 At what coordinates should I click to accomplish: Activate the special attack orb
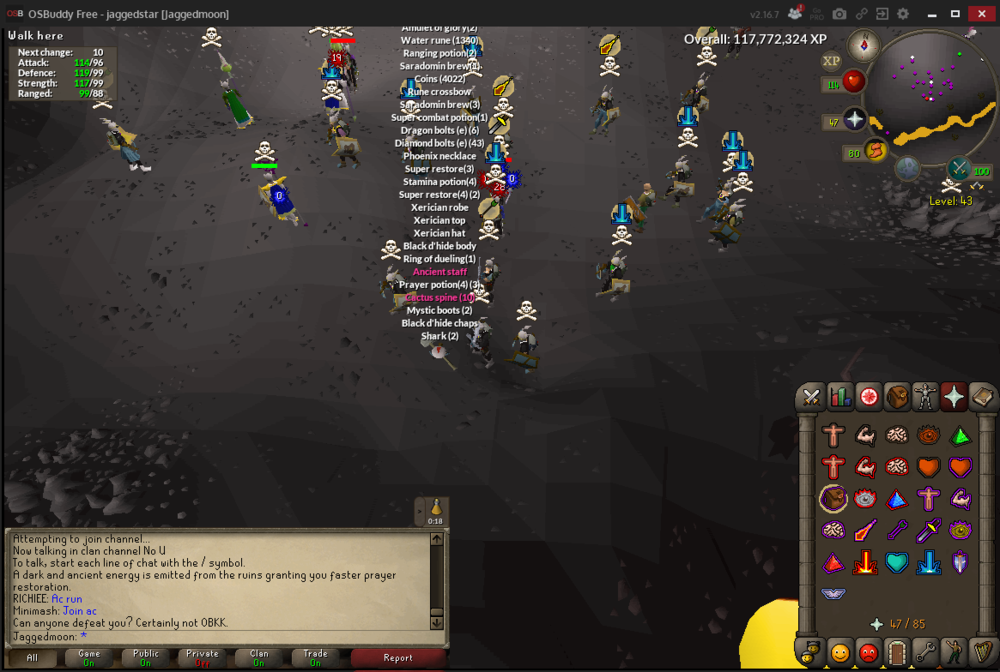959,169
